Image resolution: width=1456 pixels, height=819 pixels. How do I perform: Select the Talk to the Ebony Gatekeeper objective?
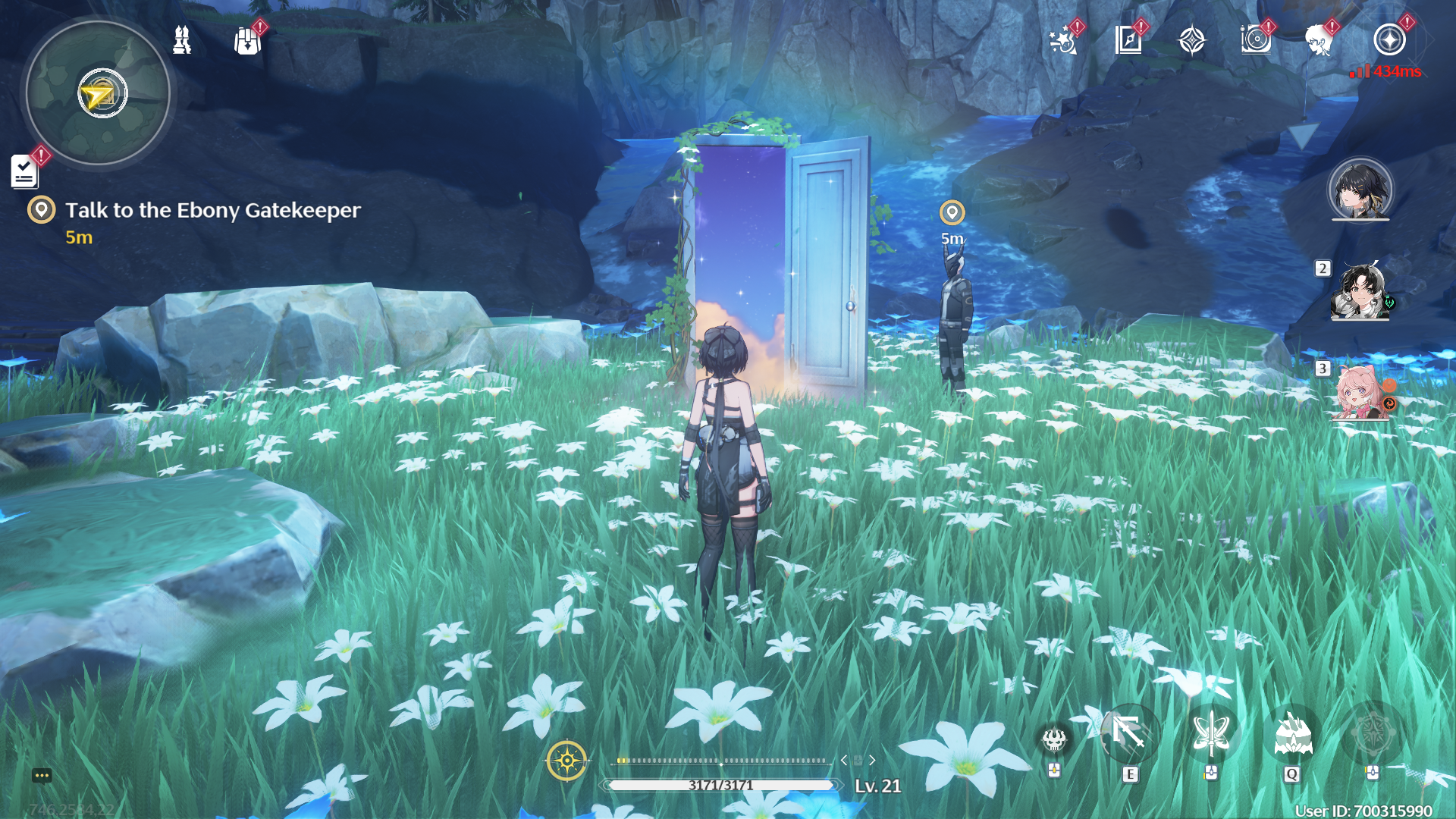click(x=212, y=210)
